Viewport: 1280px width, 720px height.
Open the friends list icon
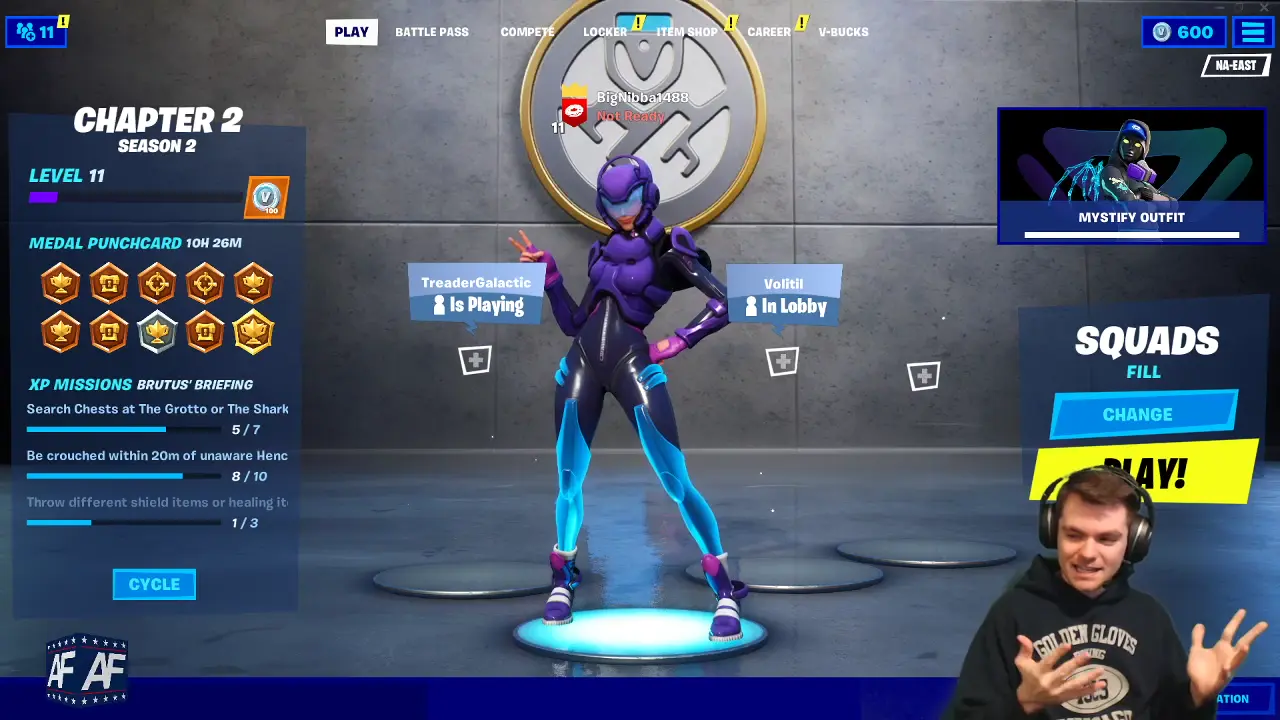pos(36,32)
